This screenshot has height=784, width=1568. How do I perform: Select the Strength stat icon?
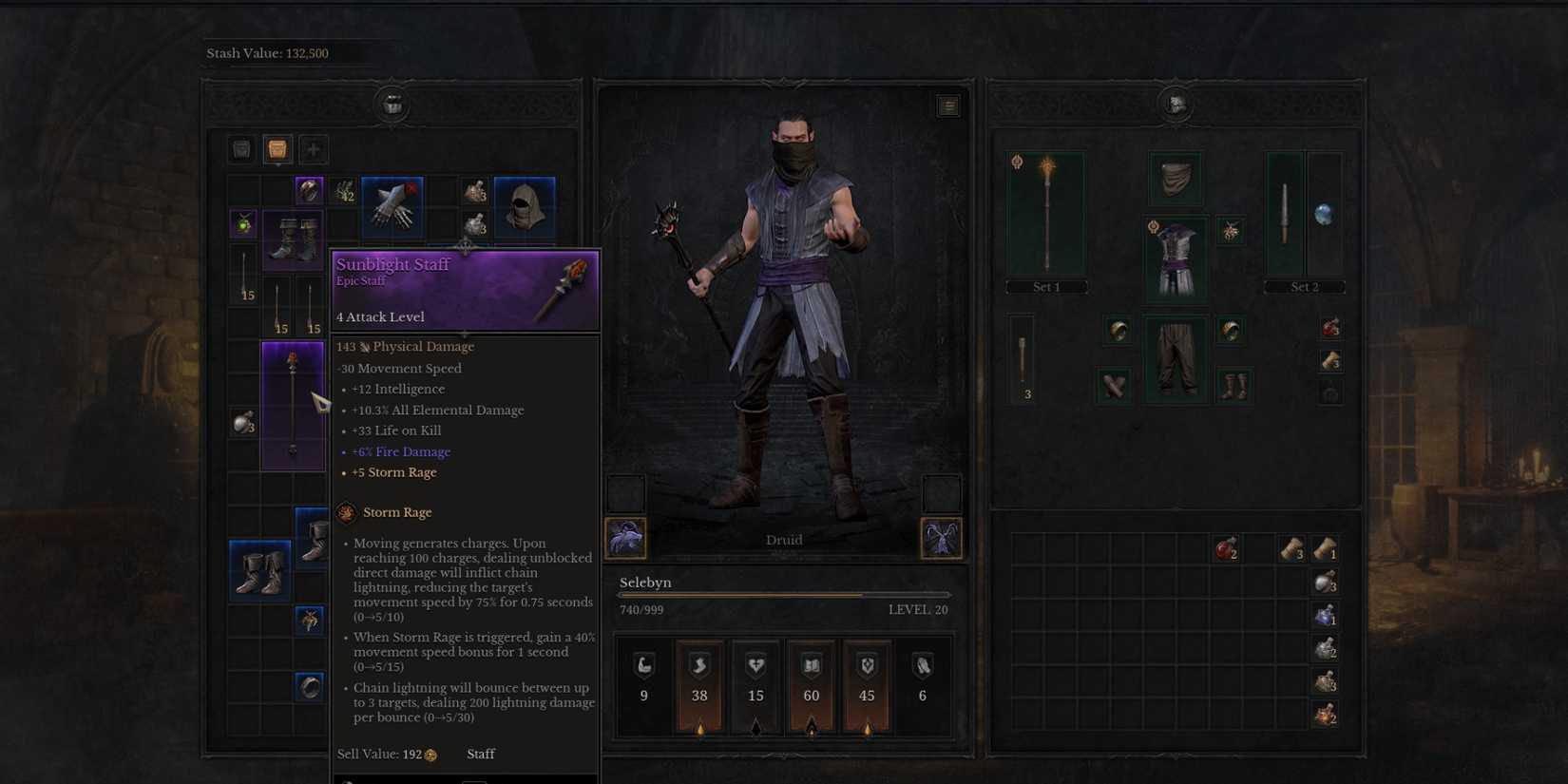coord(644,665)
